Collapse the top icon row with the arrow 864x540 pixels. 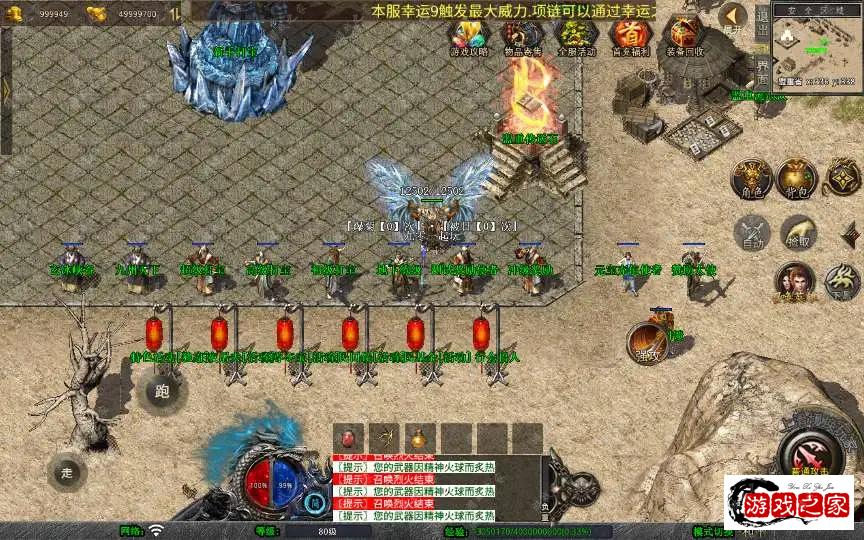(733, 17)
